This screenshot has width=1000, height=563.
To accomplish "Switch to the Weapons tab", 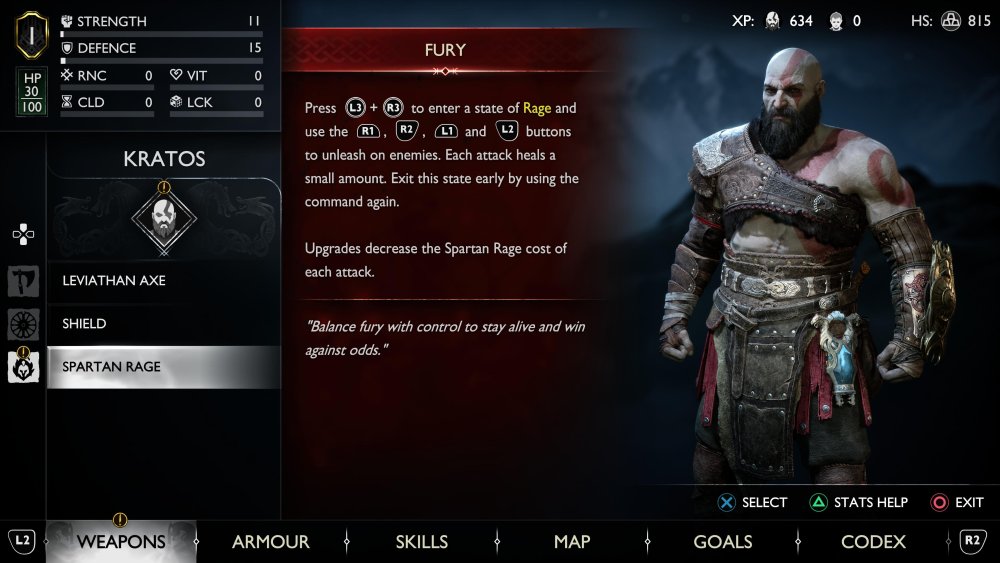I will (121, 542).
